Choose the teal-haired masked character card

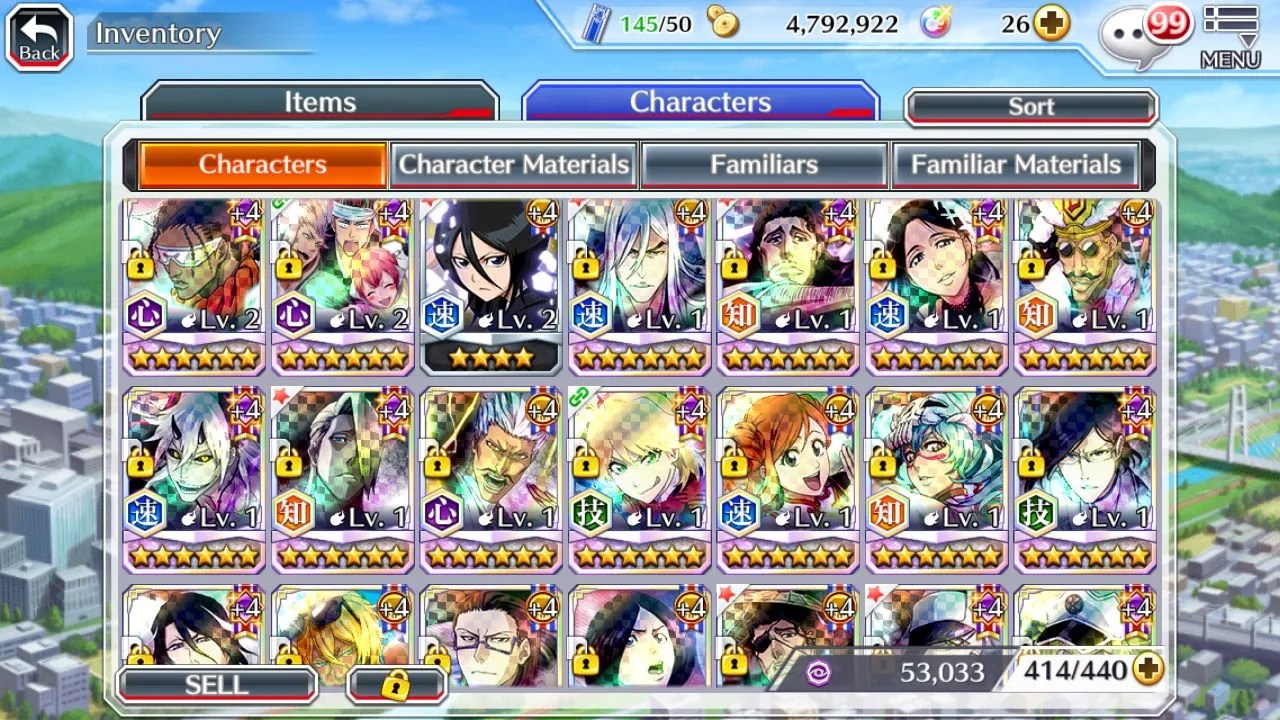pos(937,478)
